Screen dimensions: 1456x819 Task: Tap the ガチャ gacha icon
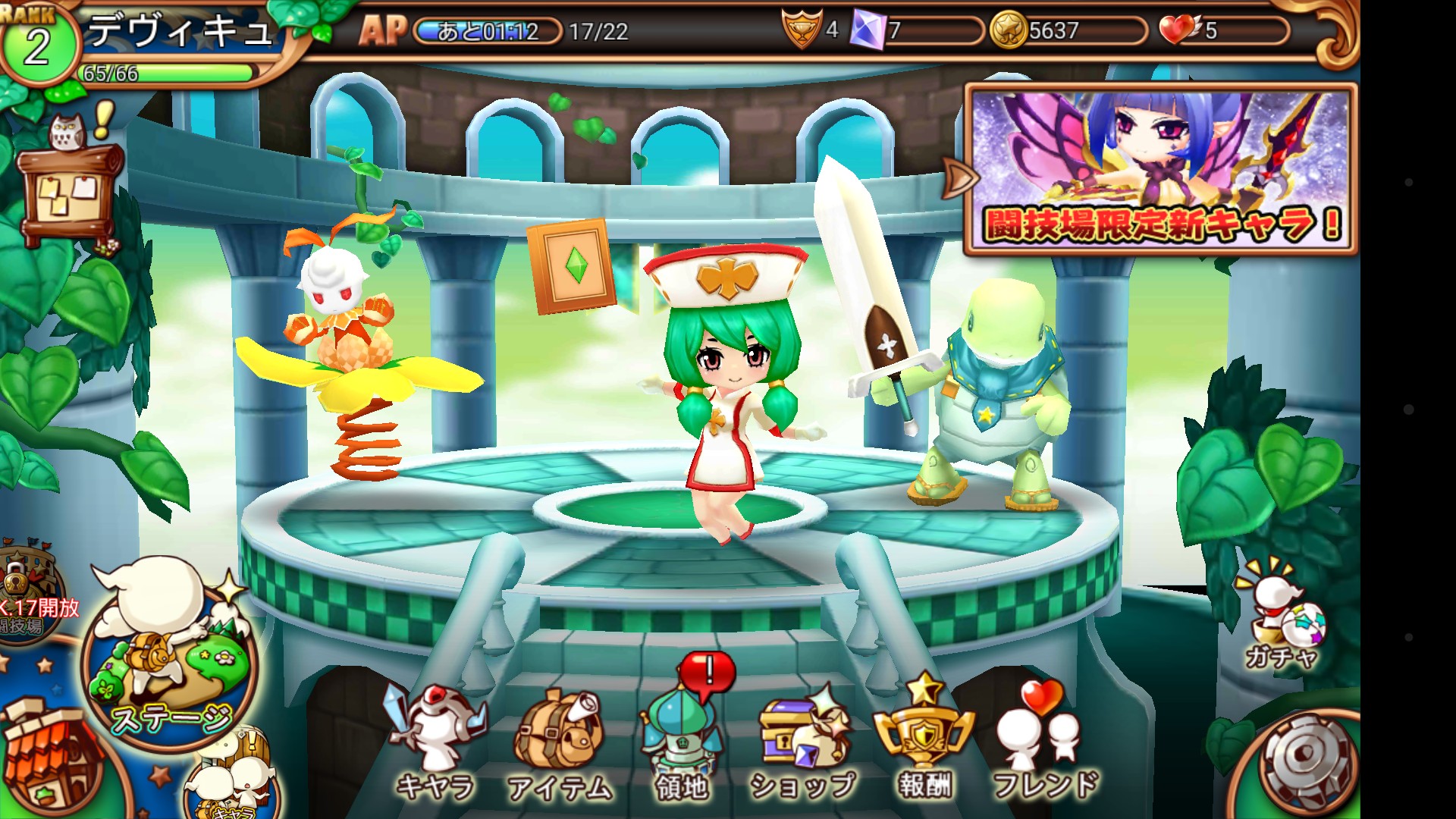coord(1282,616)
